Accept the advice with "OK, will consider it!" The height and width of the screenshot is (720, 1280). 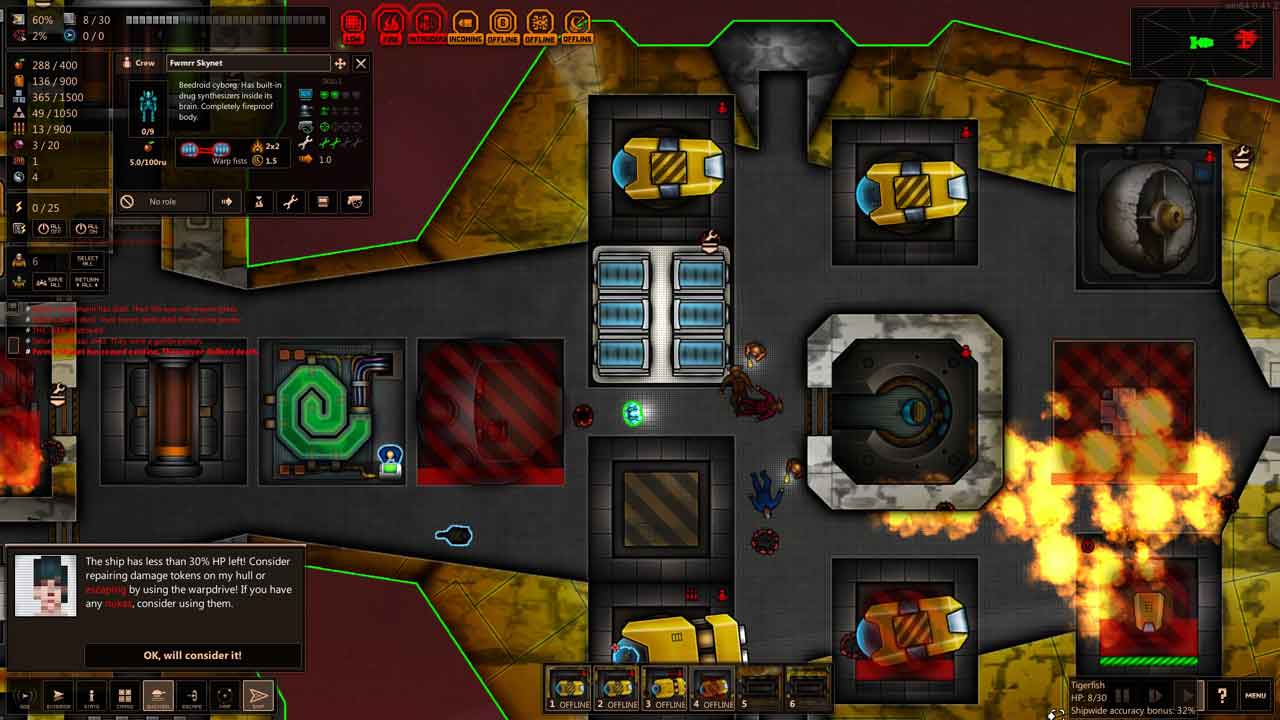point(192,655)
